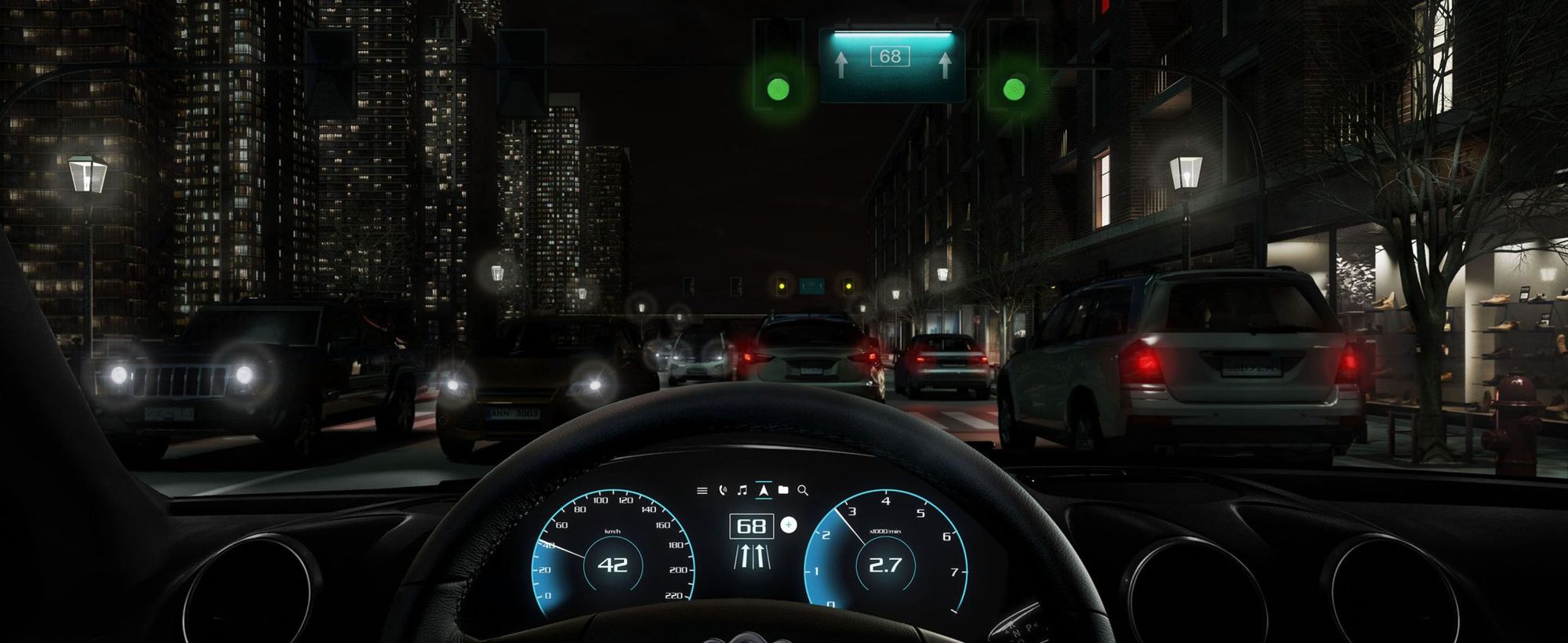Switch to the navigation arrow tab
Screen dimensions: 1568x643
tap(763, 491)
